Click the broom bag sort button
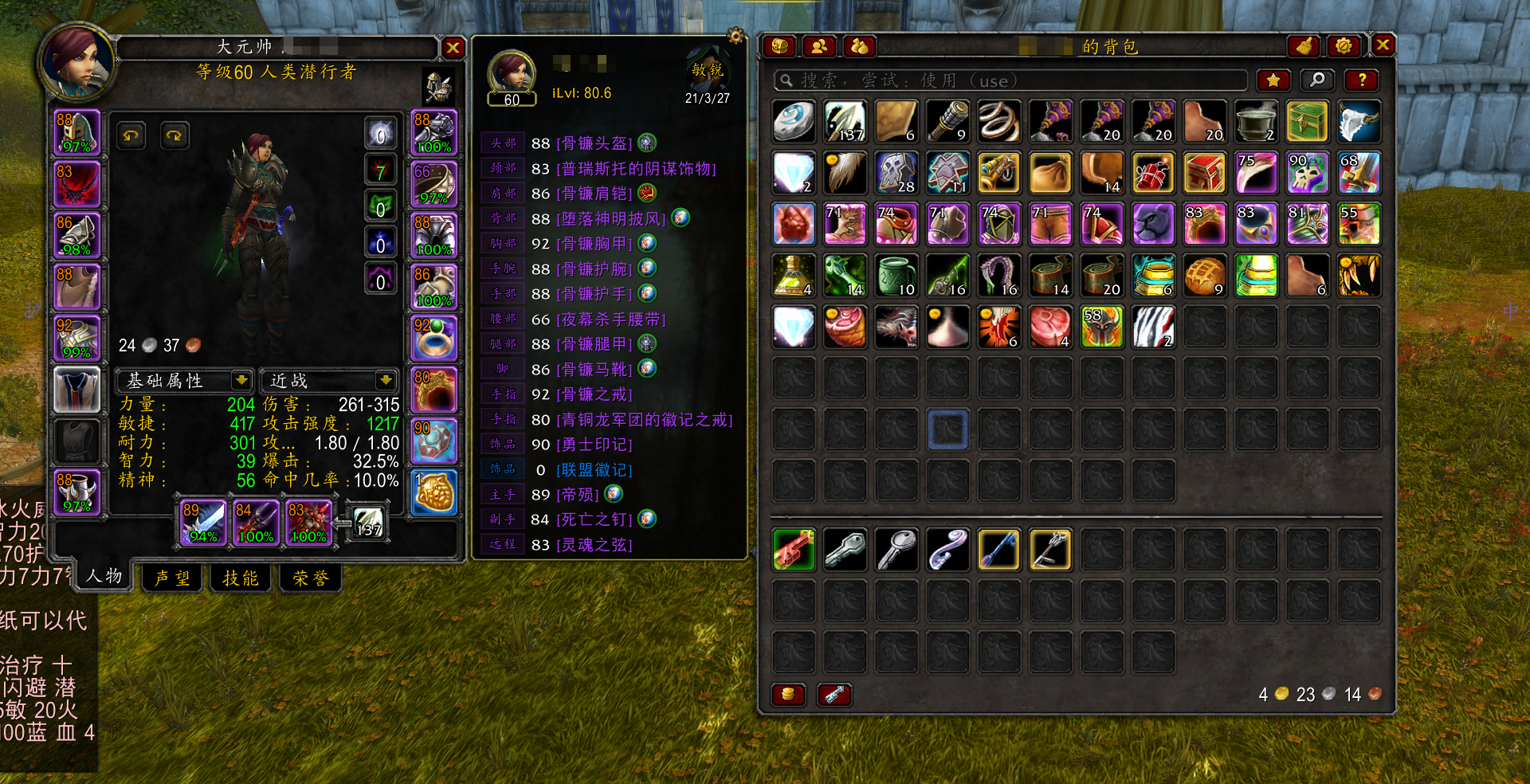 [1304, 46]
